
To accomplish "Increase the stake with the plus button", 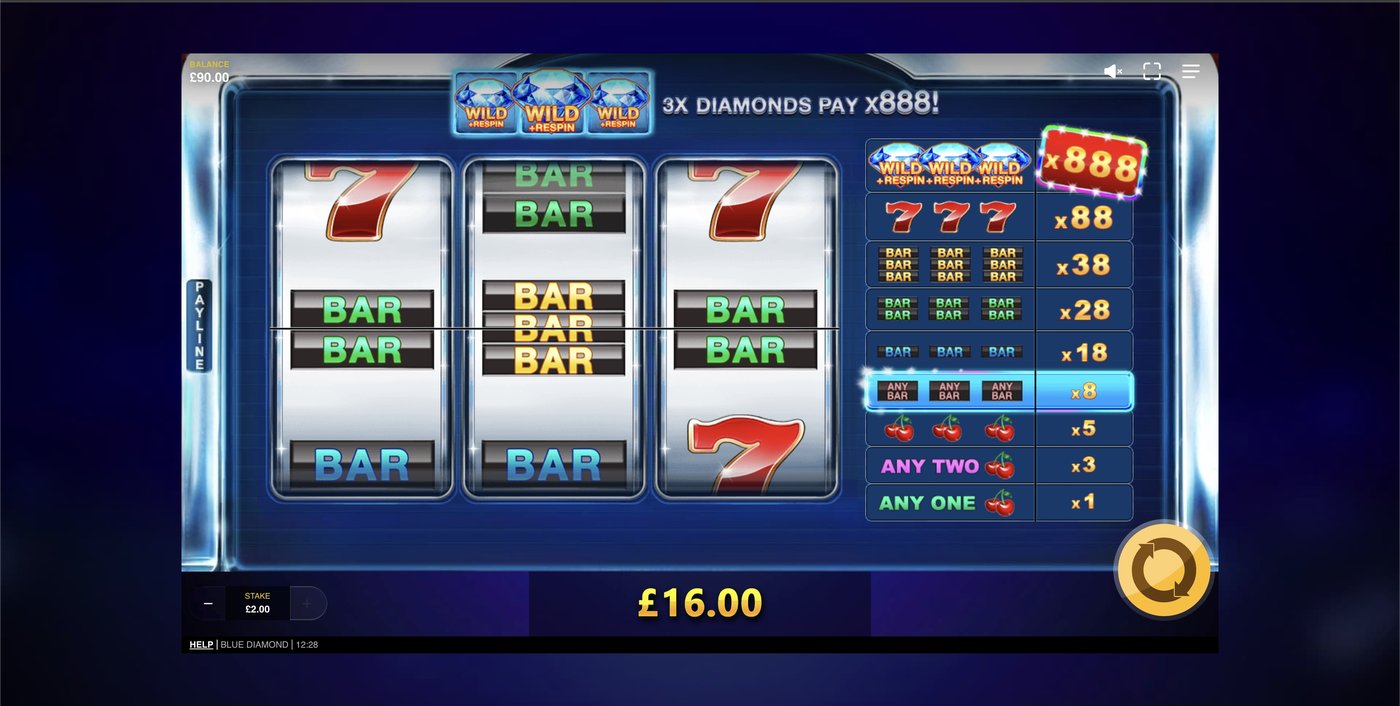I will coord(307,603).
